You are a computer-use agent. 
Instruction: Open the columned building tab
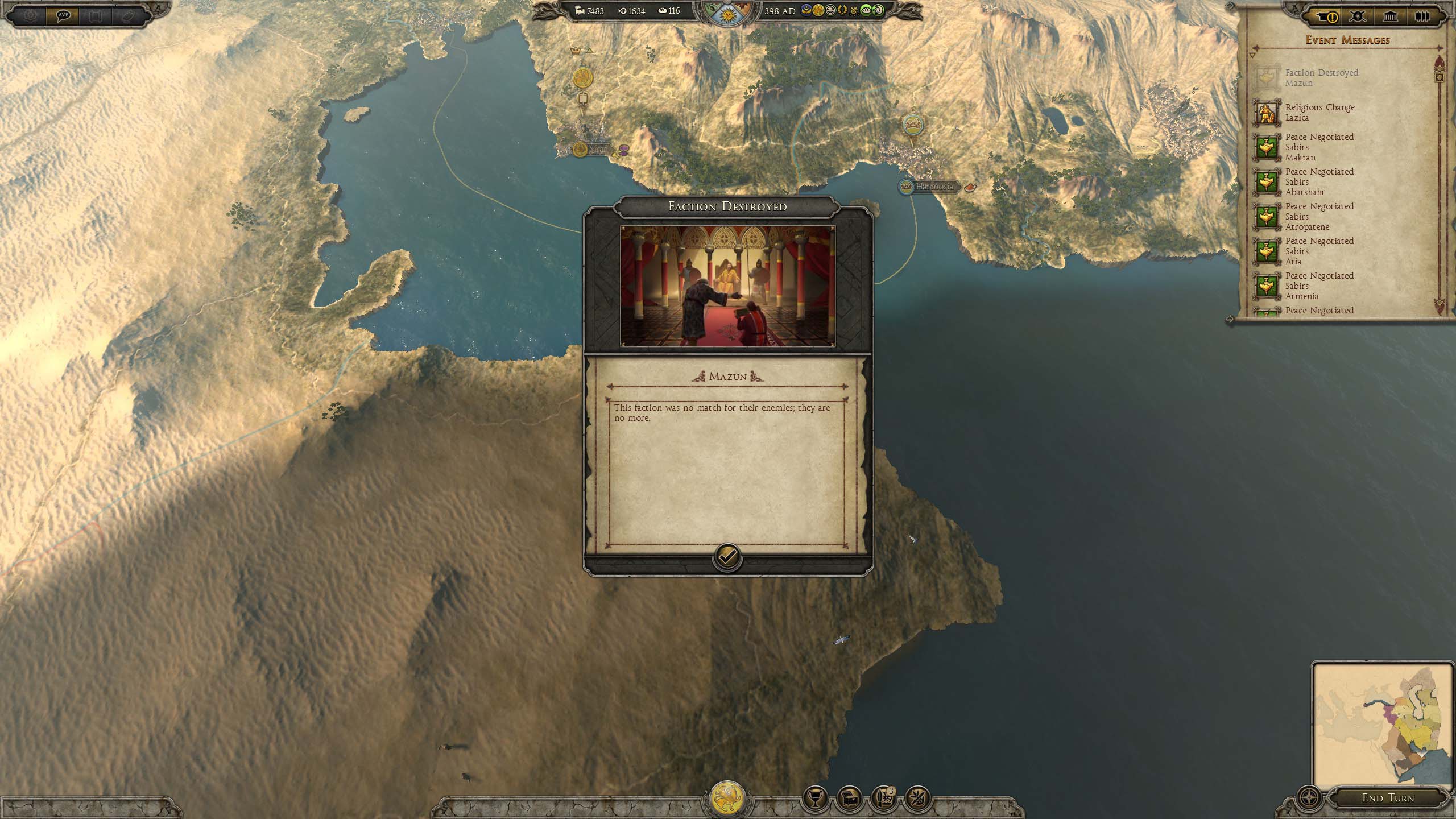click(x=1390, y=17)
